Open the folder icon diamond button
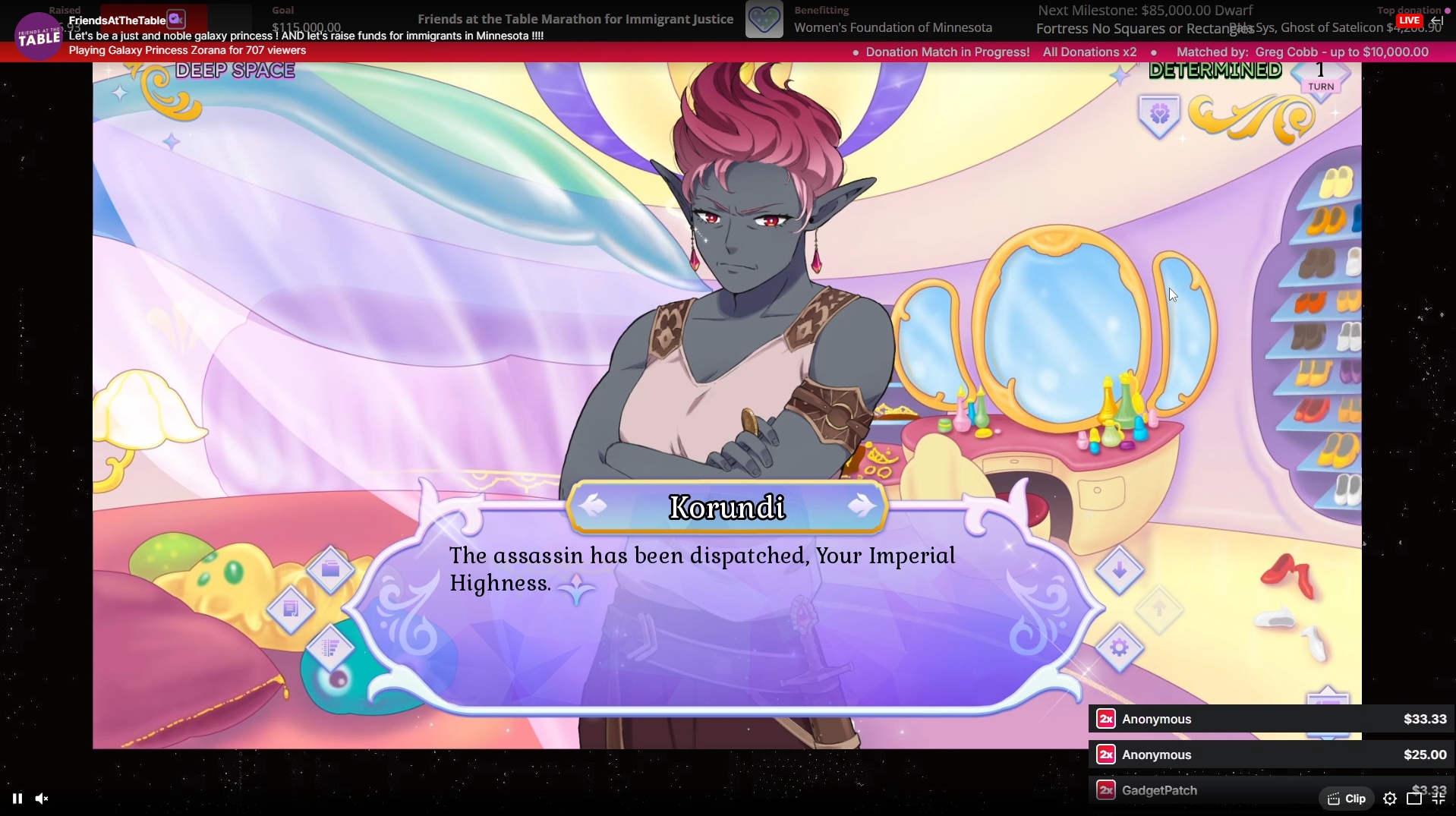1456x816 pixels. (x=330, y=569)
